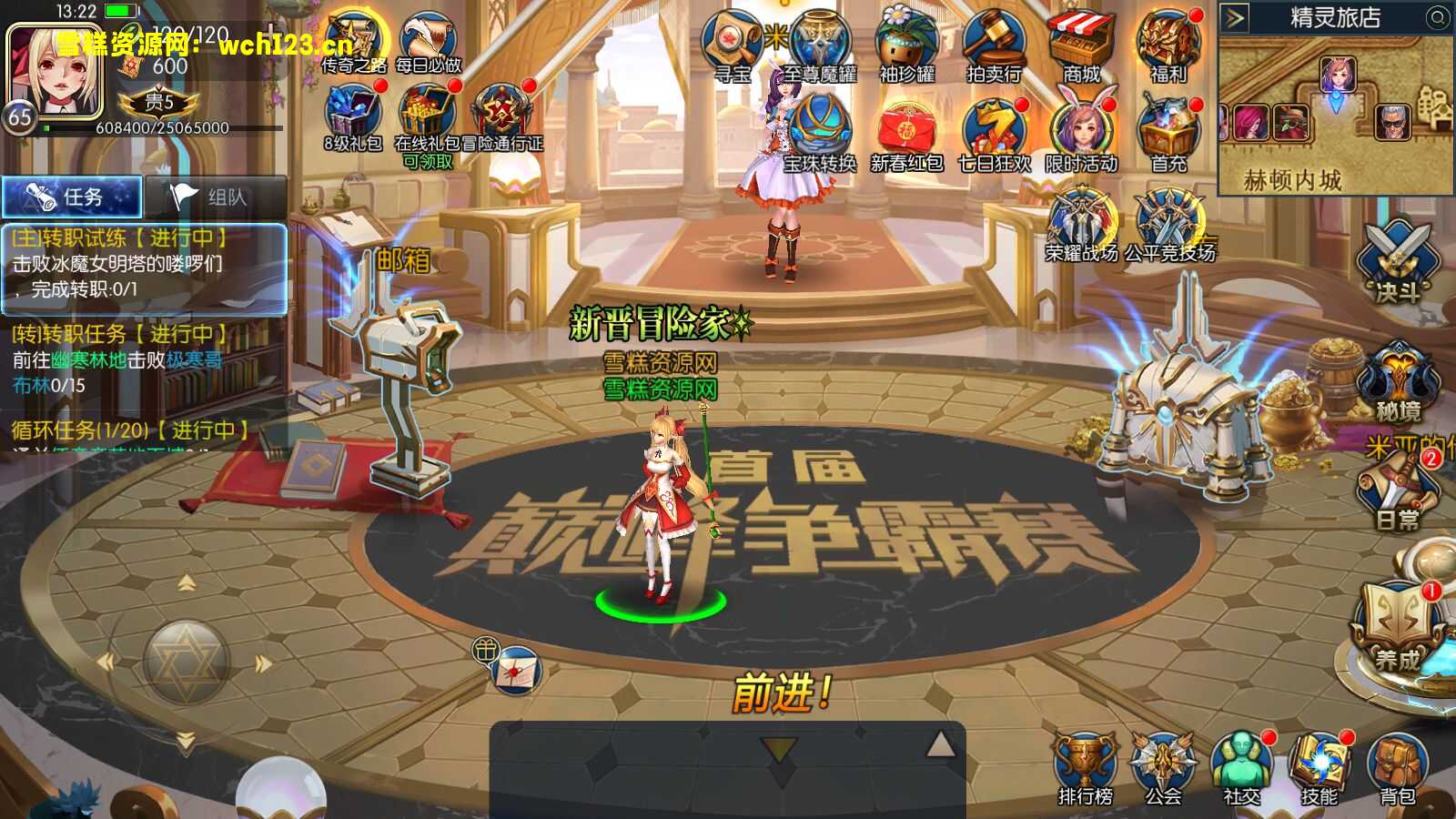
Task: Switch to the 组队 team tab
Action: click(x=215, y=197)
